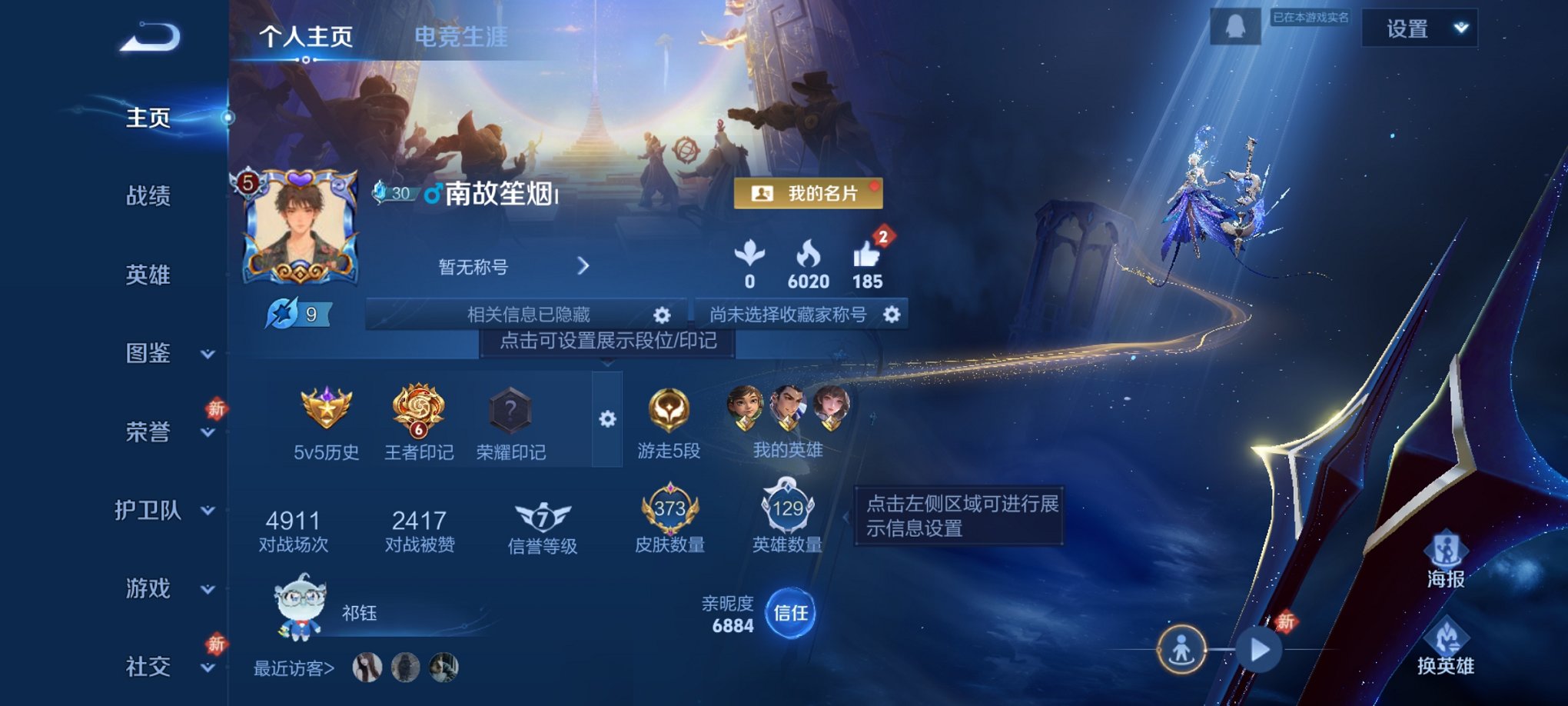Open display settings gear beside 荣耀印记
Screen dimensions: 1568x706
tap(608, 419)
